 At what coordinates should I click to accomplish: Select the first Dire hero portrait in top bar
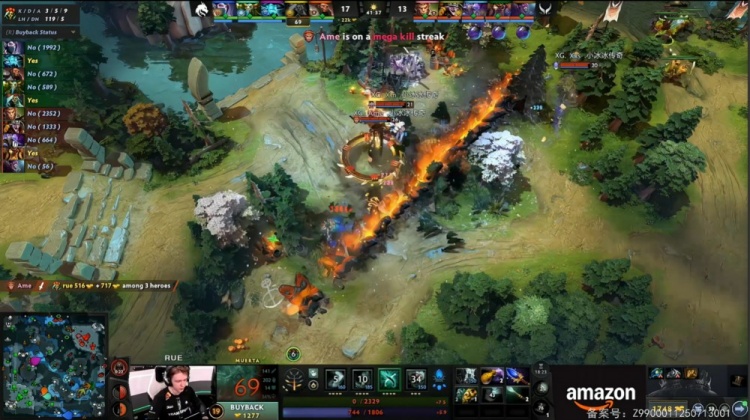point(428,9)
